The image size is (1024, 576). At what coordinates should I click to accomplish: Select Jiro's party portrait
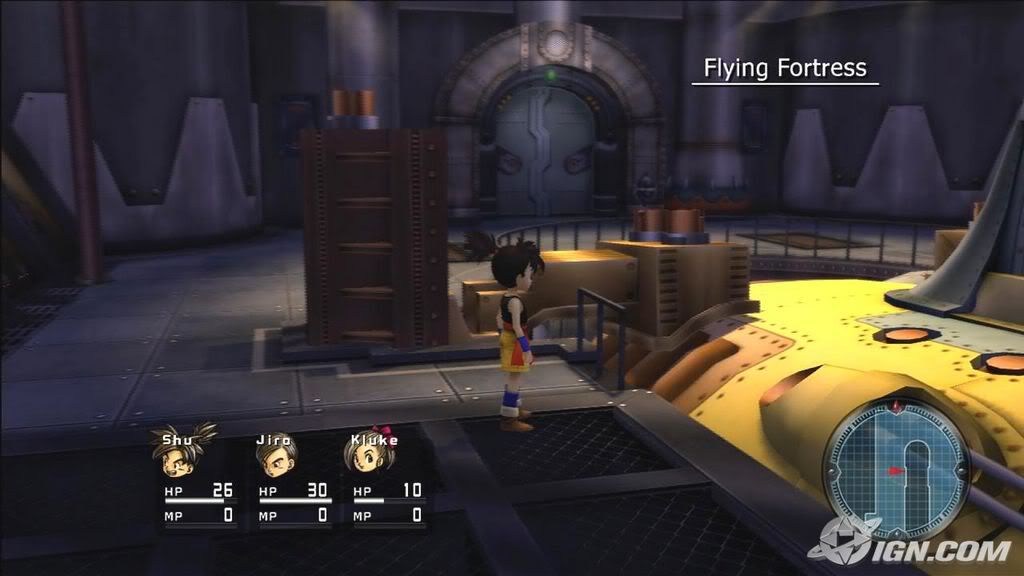pyautogui.click(x=275, y=460)
